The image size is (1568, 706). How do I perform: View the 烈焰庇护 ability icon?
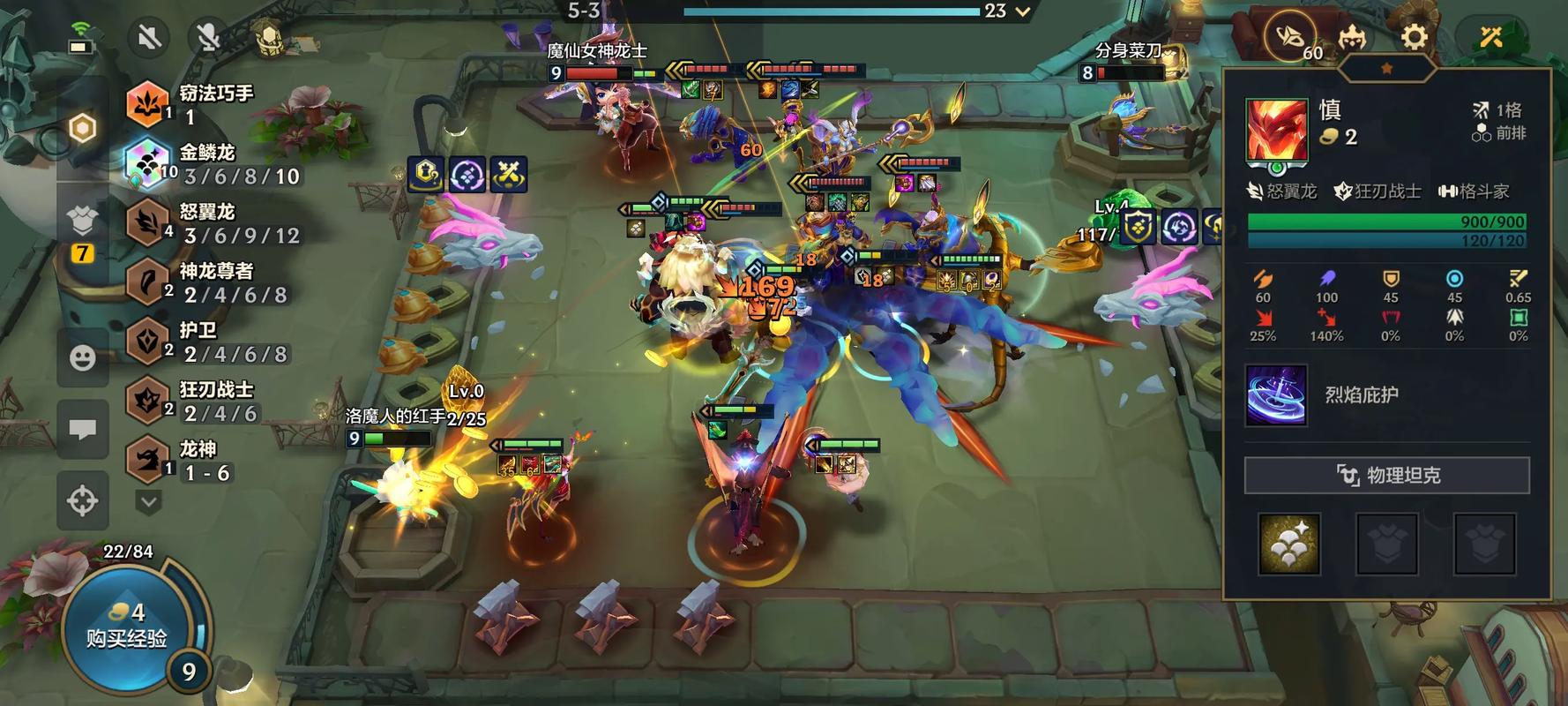pyautogui.click(x=1276, y=395)
